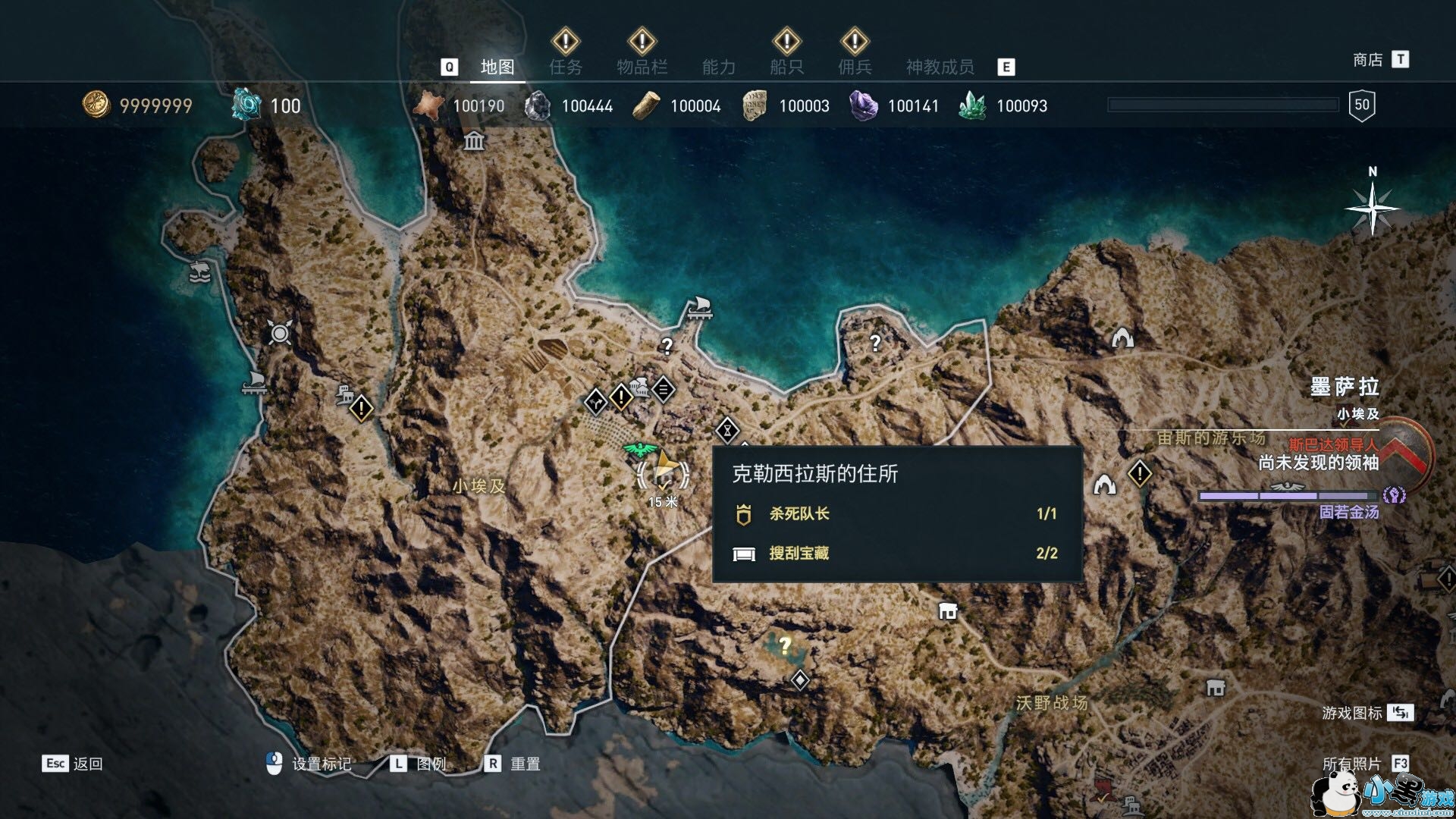Select the crossed-arrows fort marker on west coast
The width and height of the screenshot is (1456, 819).
tap(280, 332)
